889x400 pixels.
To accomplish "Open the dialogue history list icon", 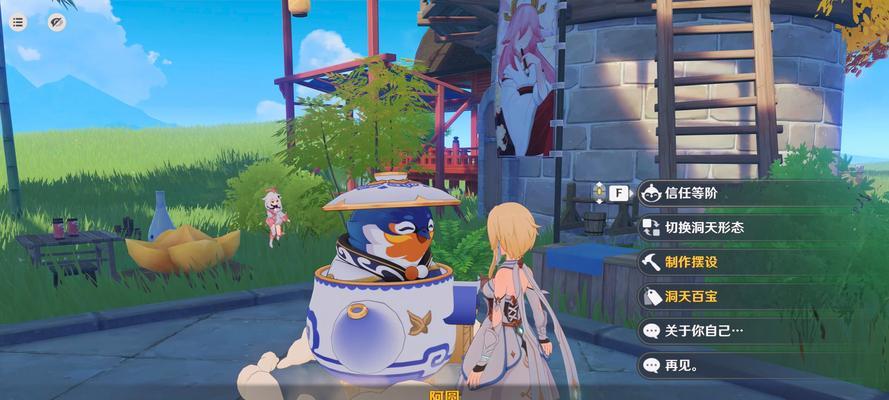I will [19, 23].
